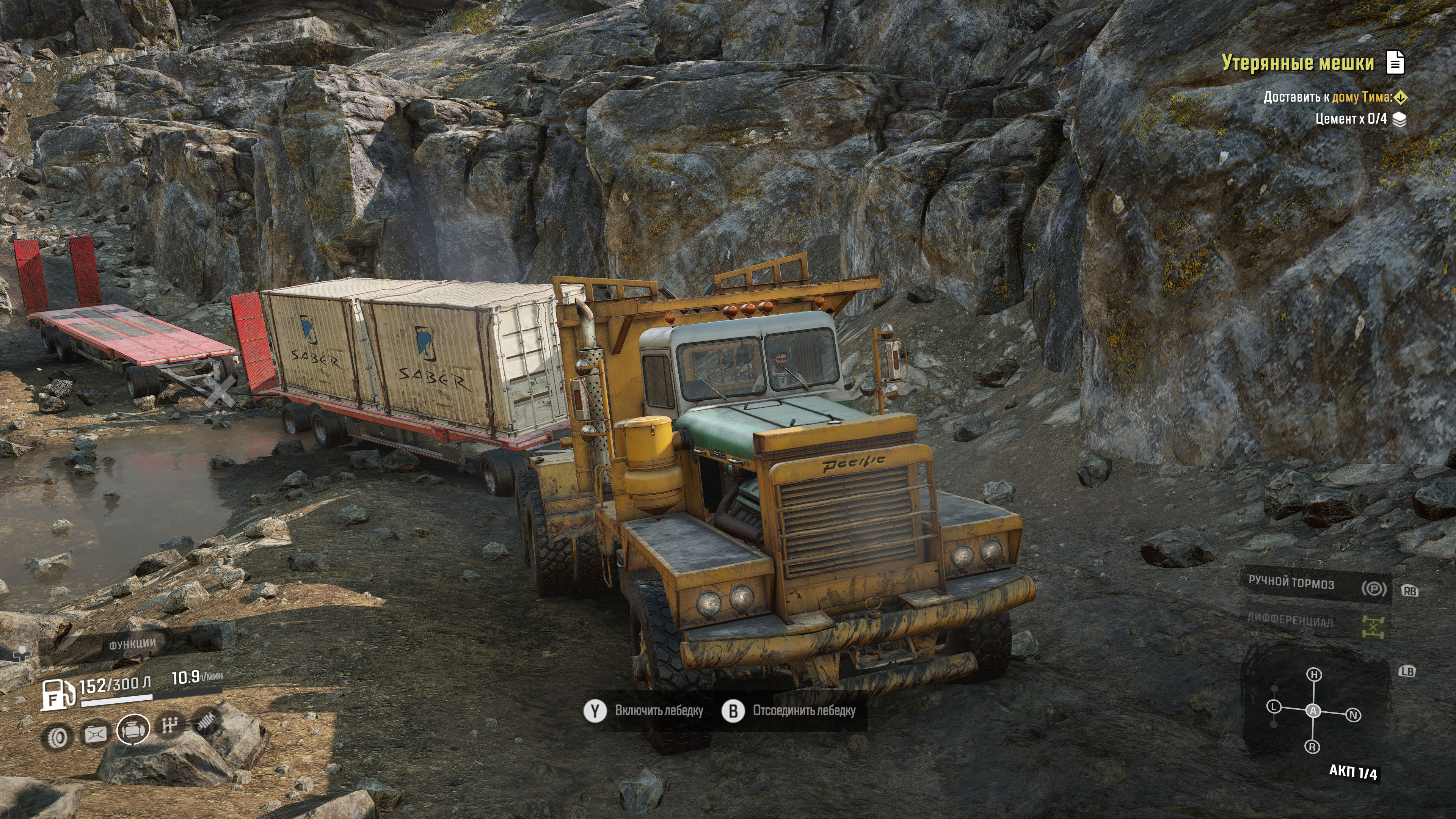Shift gearbox to High gear H

1314,674
